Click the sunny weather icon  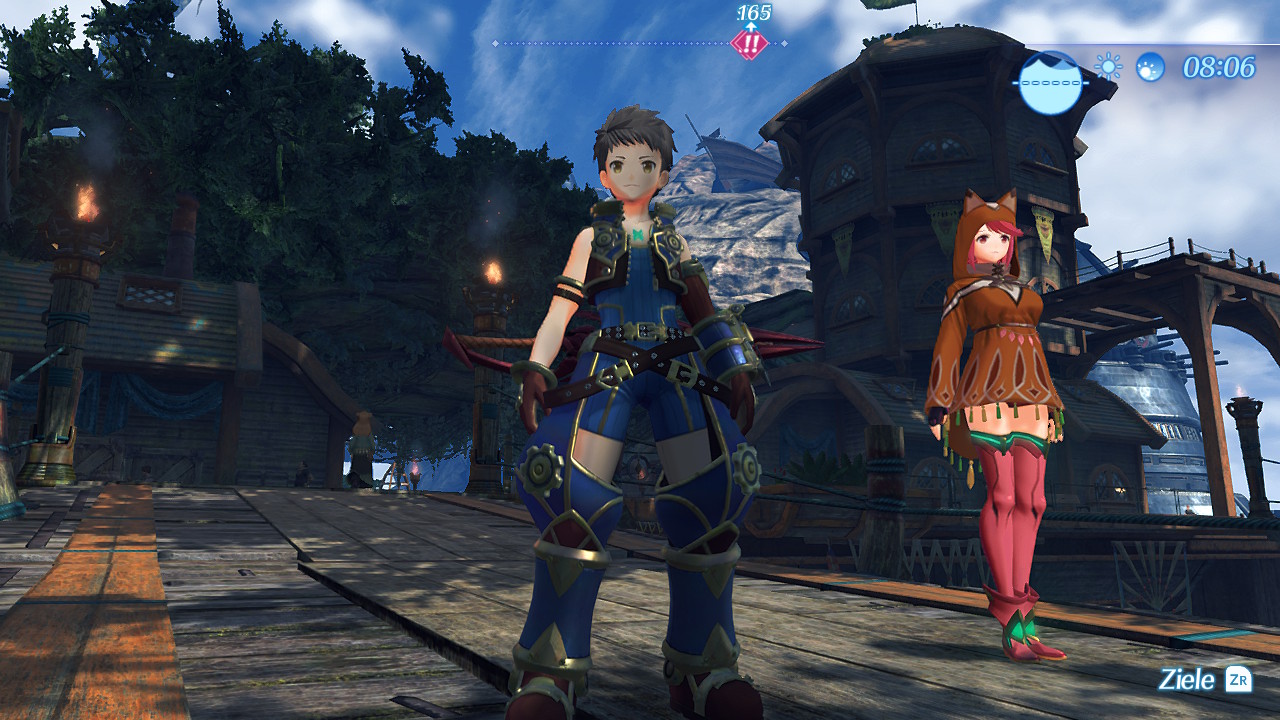pos(1108,67)
